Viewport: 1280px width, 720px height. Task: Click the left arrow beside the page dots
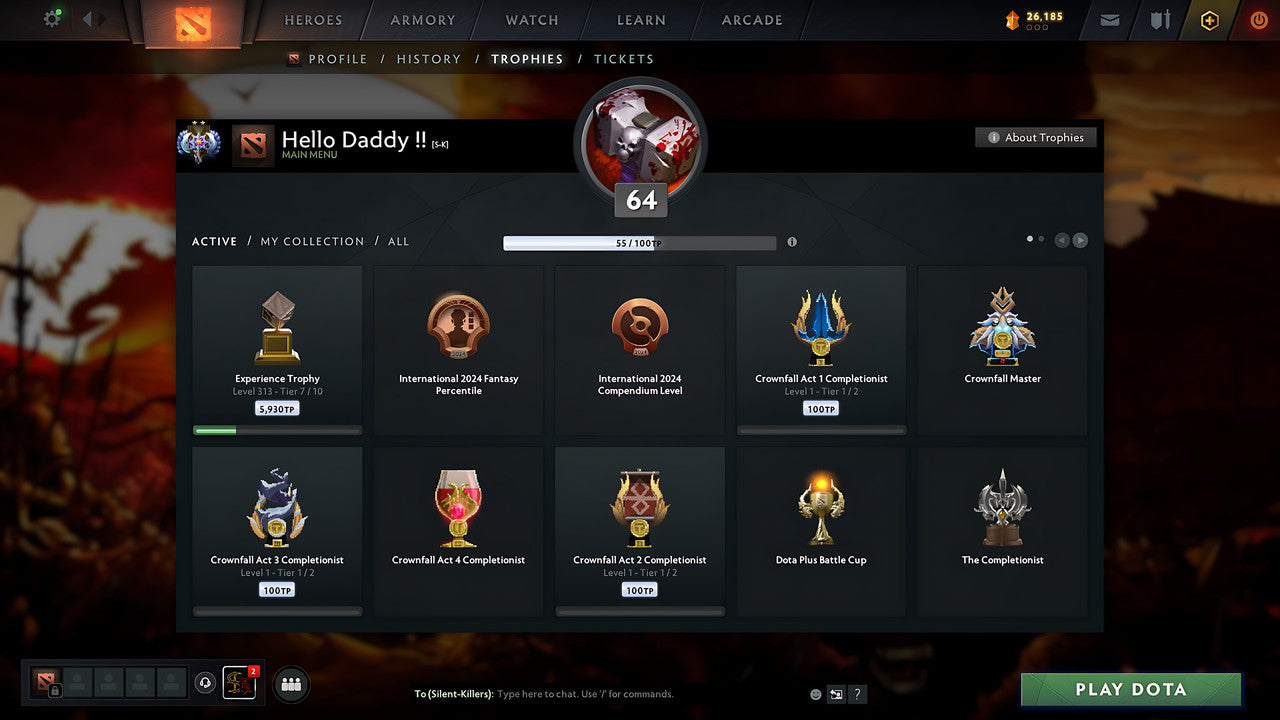click(1062, 240)
